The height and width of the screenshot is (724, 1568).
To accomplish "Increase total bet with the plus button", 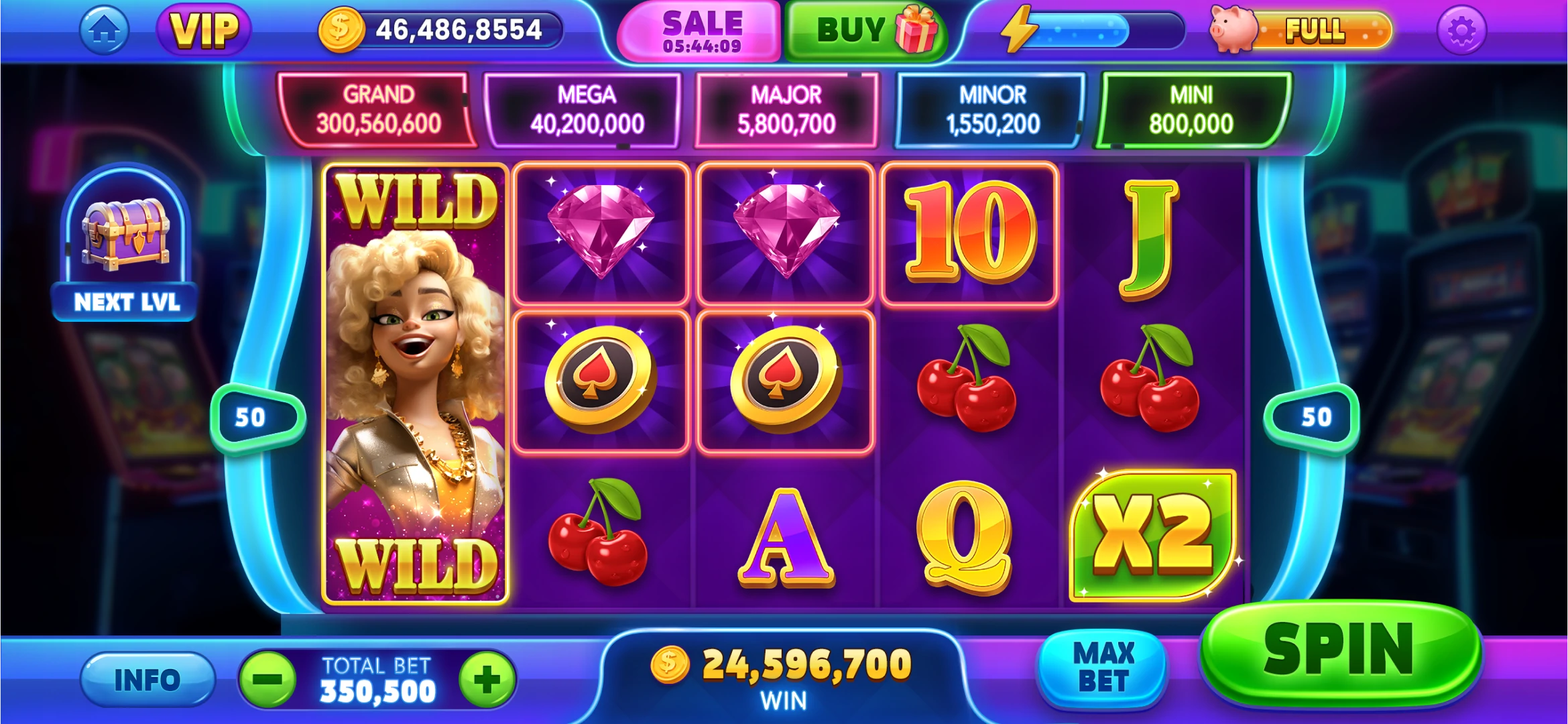I will tap(487, 680).
